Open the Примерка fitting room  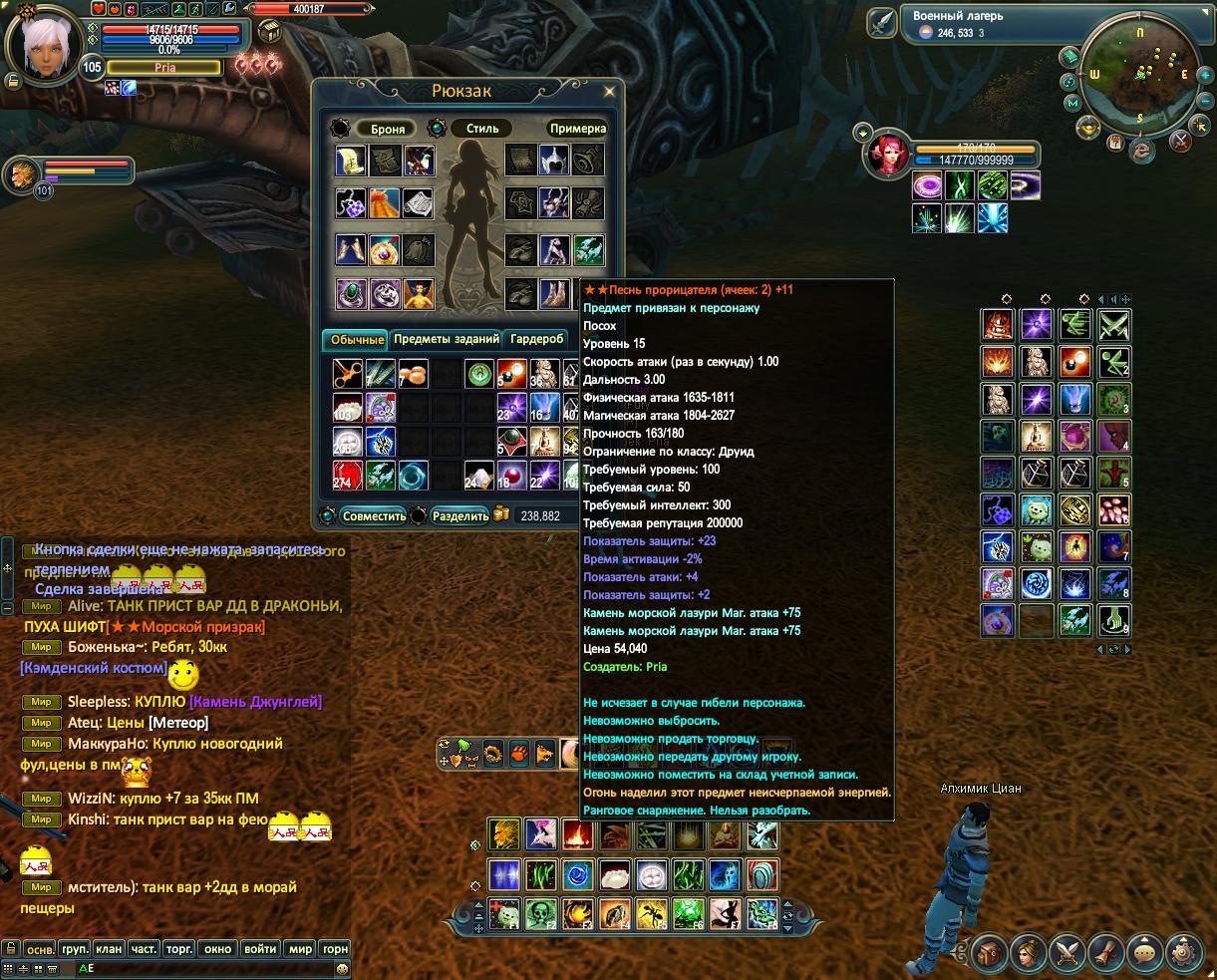tap(577, 129)
